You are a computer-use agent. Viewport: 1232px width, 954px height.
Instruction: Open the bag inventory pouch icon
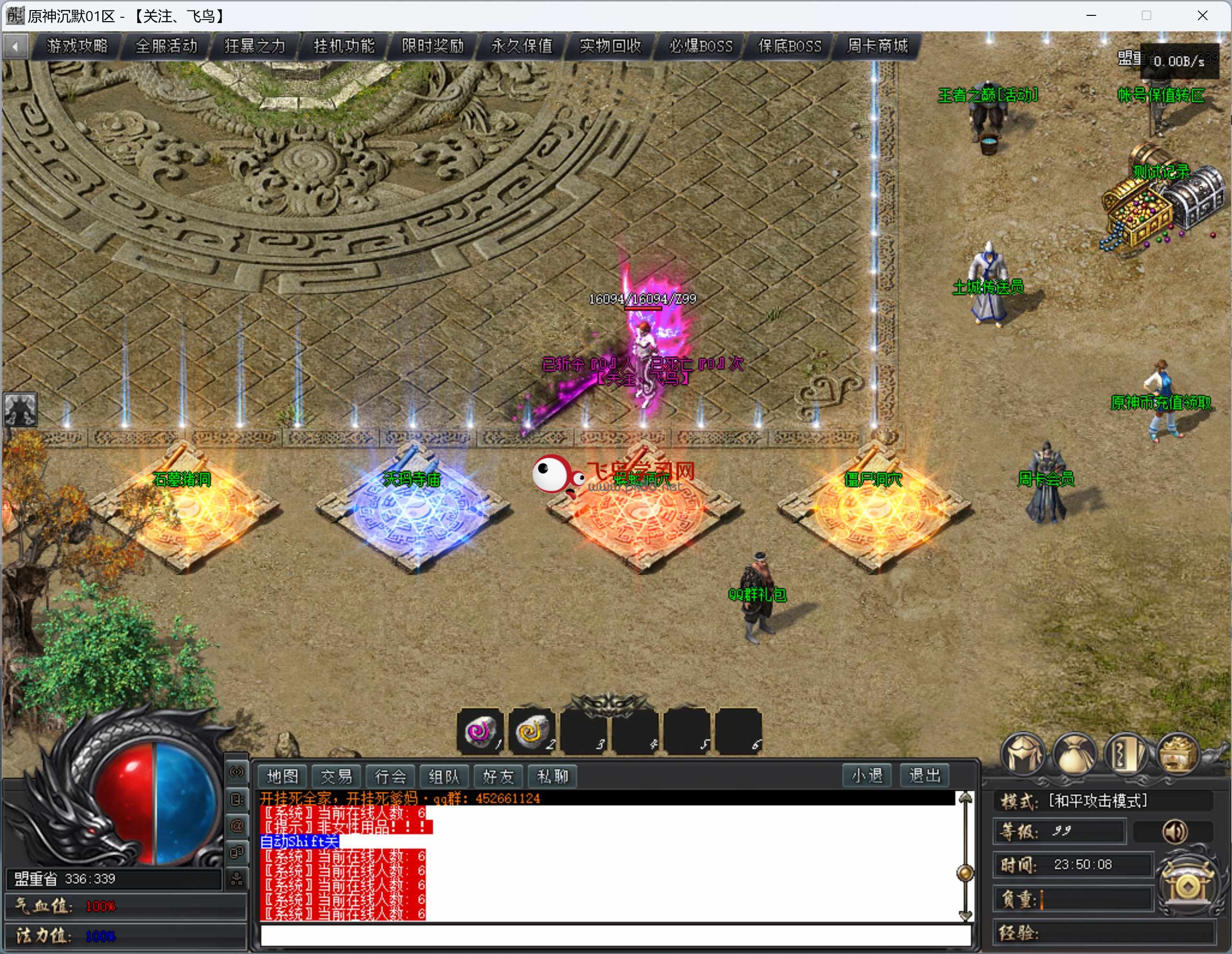tap(1074, 754)
